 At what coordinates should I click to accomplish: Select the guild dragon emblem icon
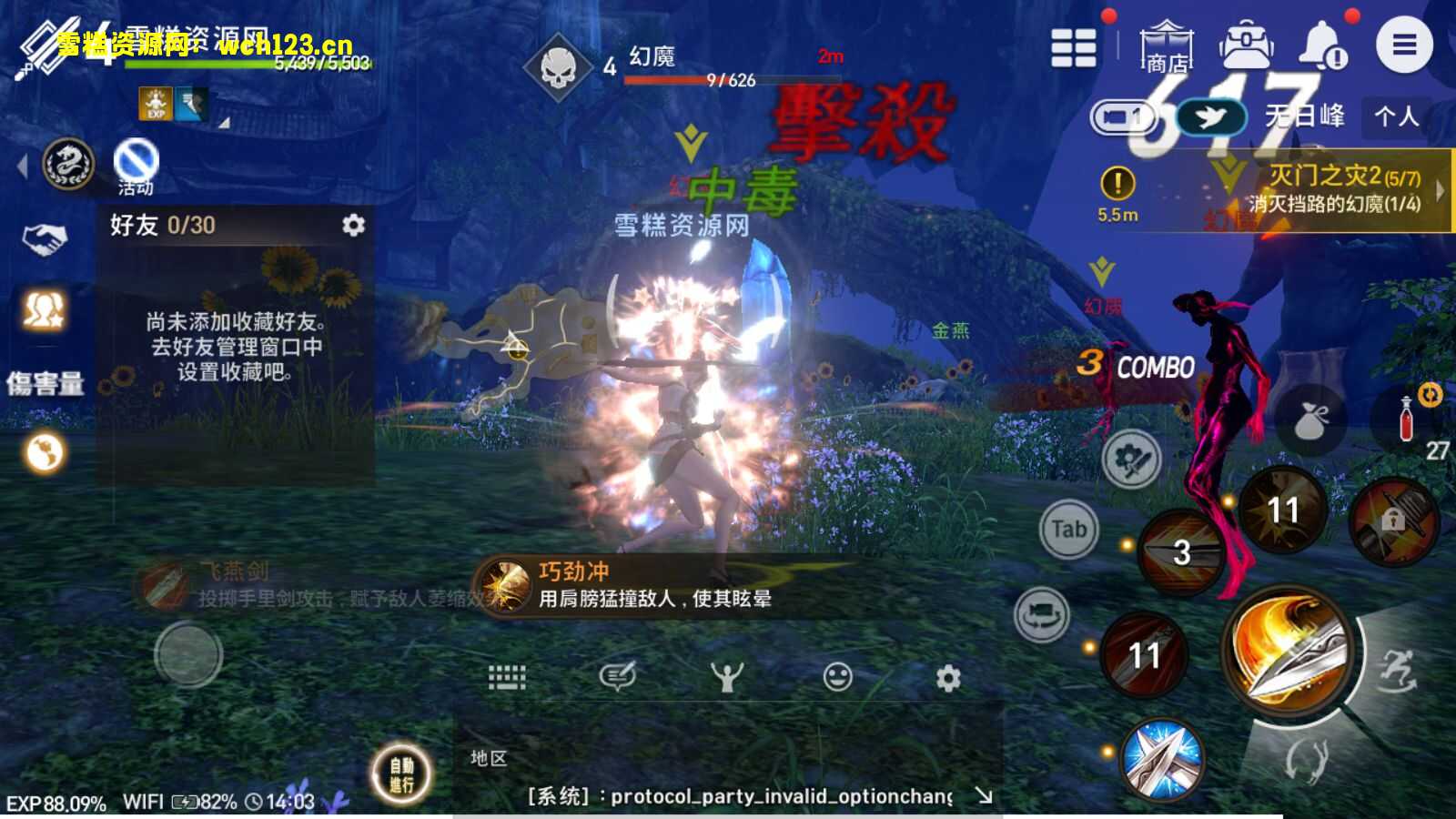pyautogui.click(x=68, y=162)
